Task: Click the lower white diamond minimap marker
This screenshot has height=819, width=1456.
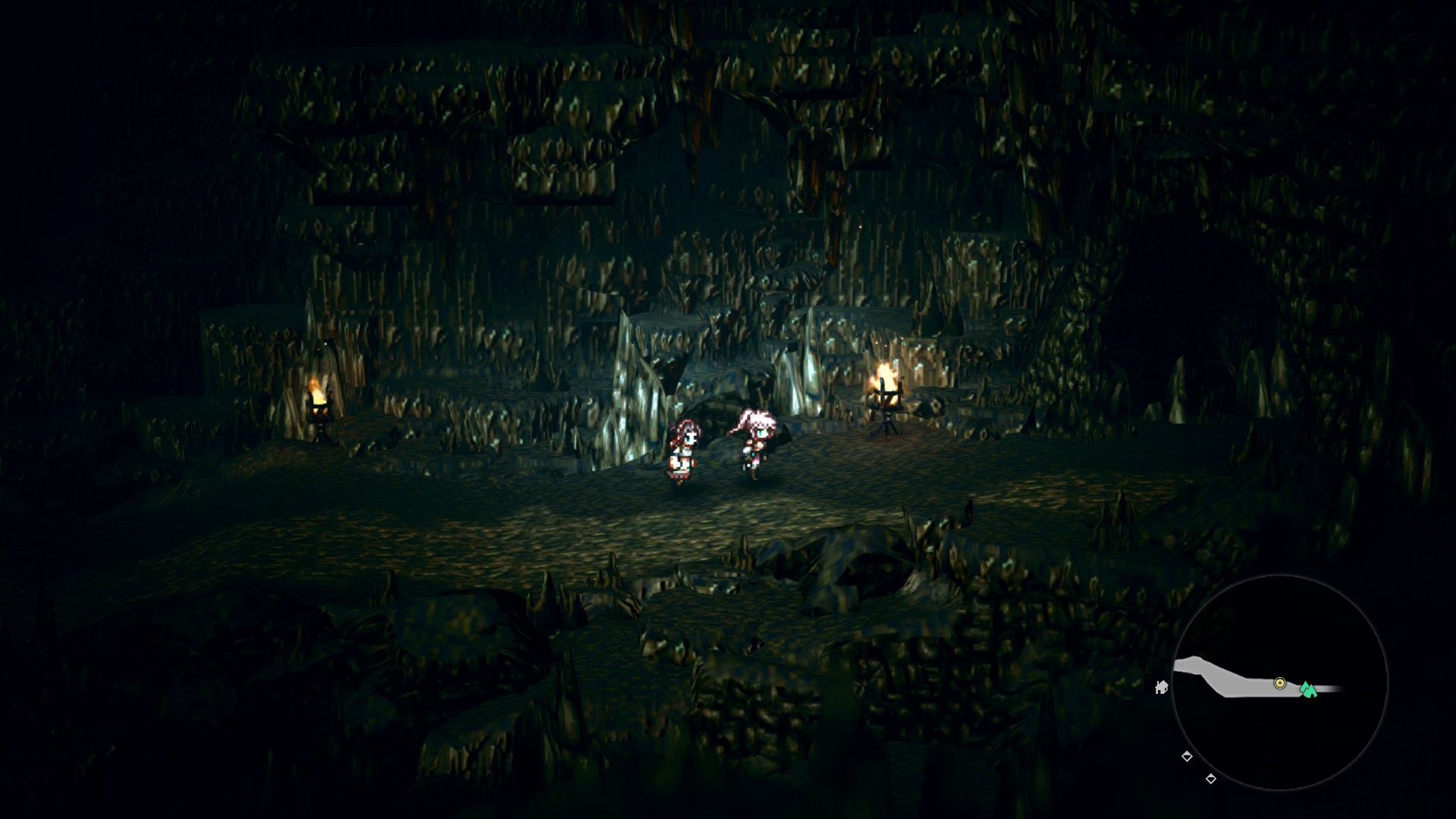Action: (x=1210, y=778)
